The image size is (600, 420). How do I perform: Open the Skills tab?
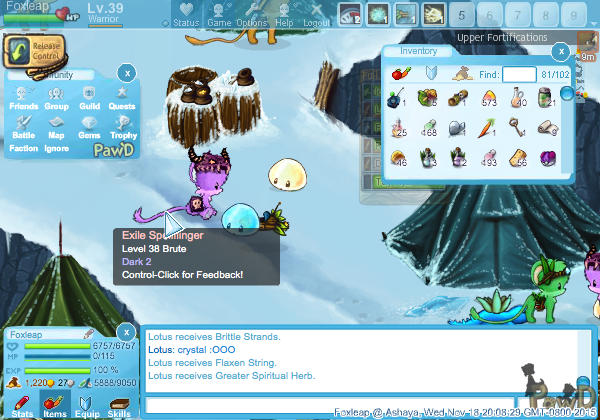coord(119,405)
